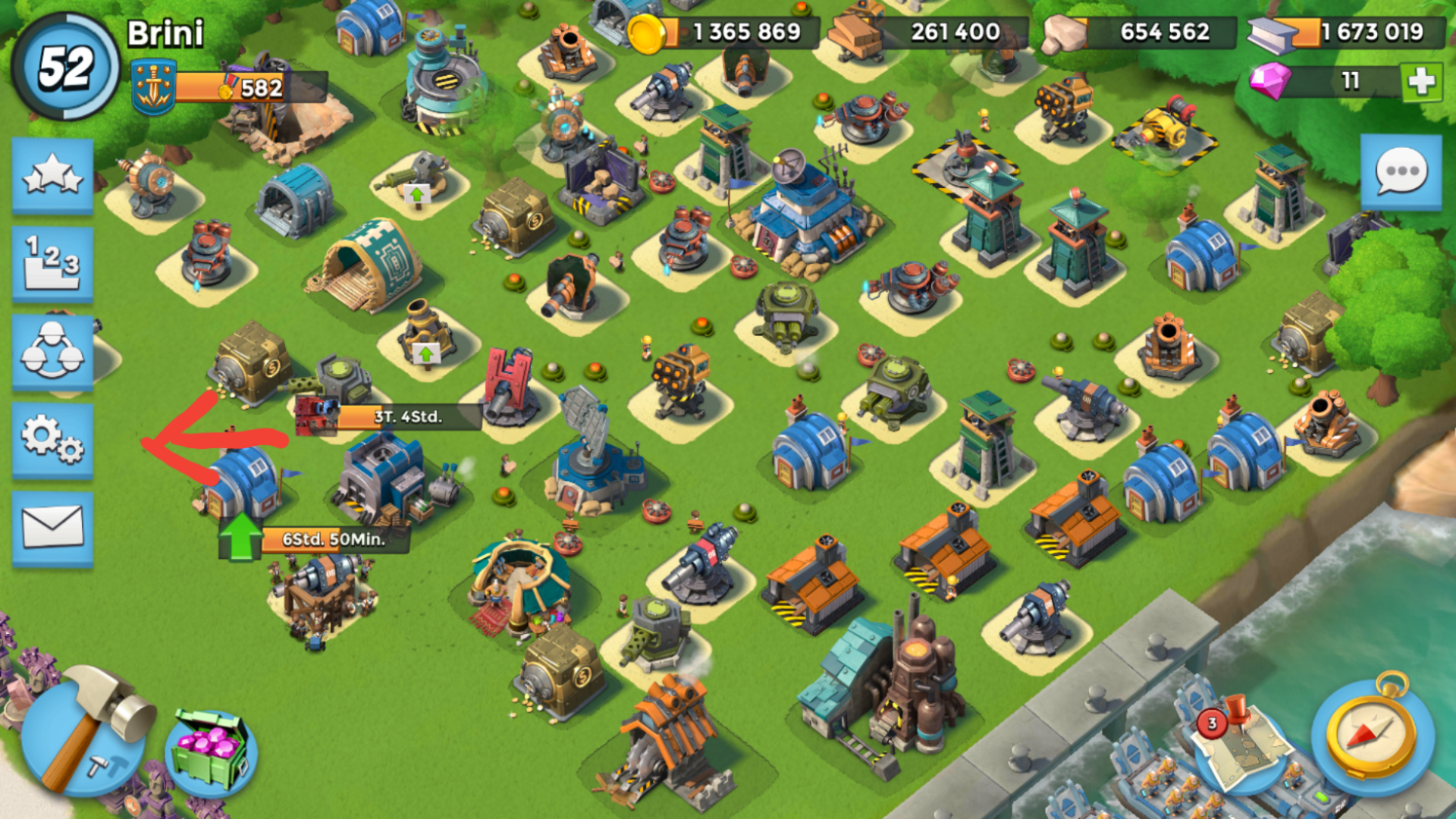Open the task force members button
This screenshot has width=1456, height=819.
pos(52,352)
